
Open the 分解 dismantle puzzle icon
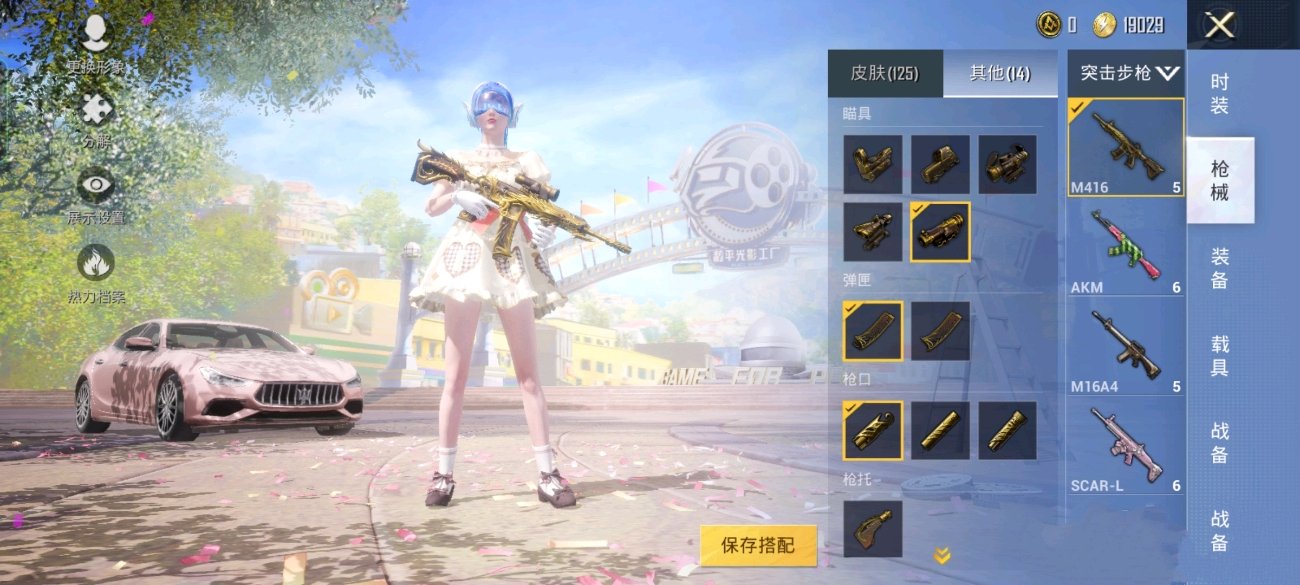96,110
